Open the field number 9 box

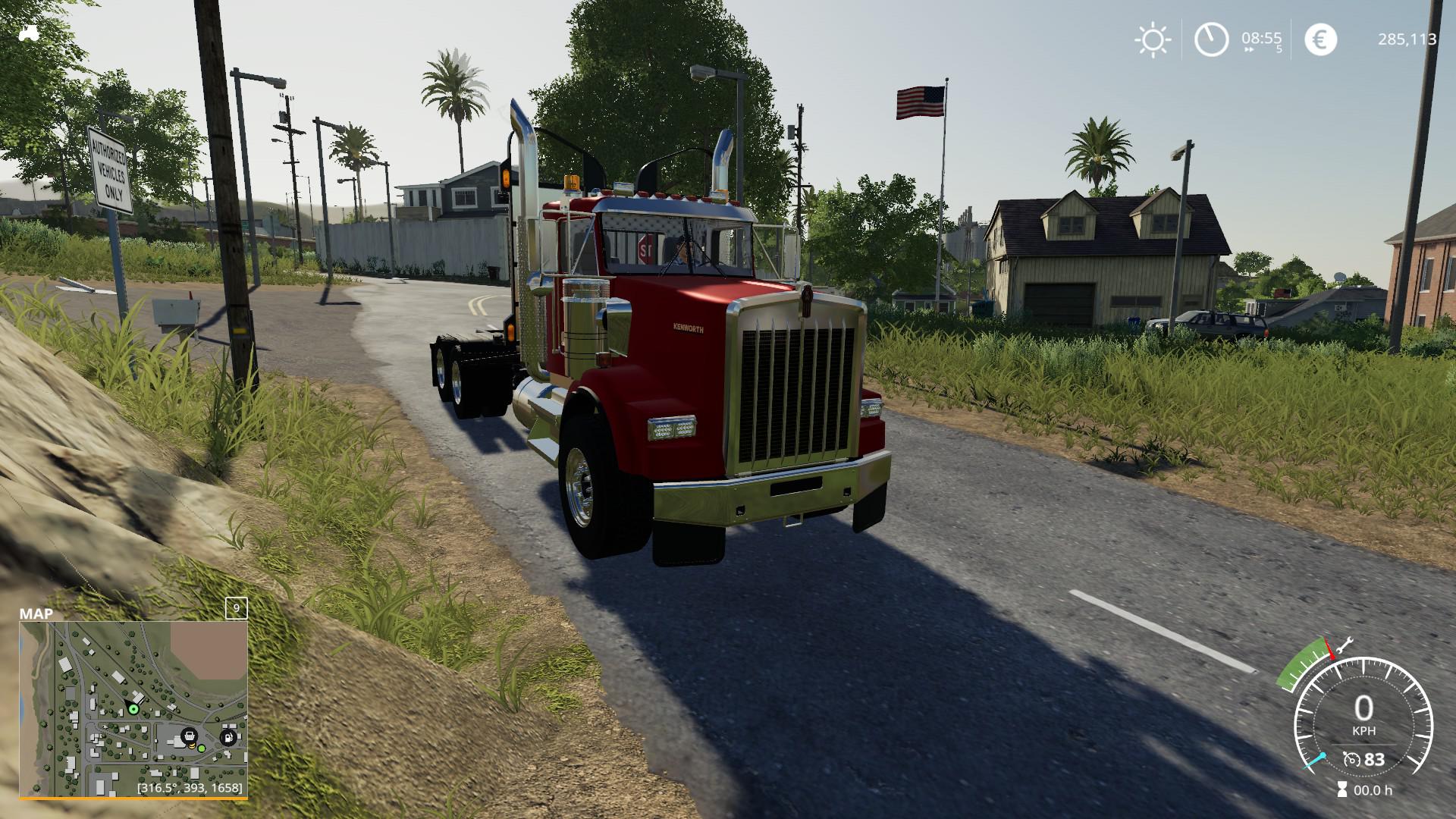pos(237,608)
